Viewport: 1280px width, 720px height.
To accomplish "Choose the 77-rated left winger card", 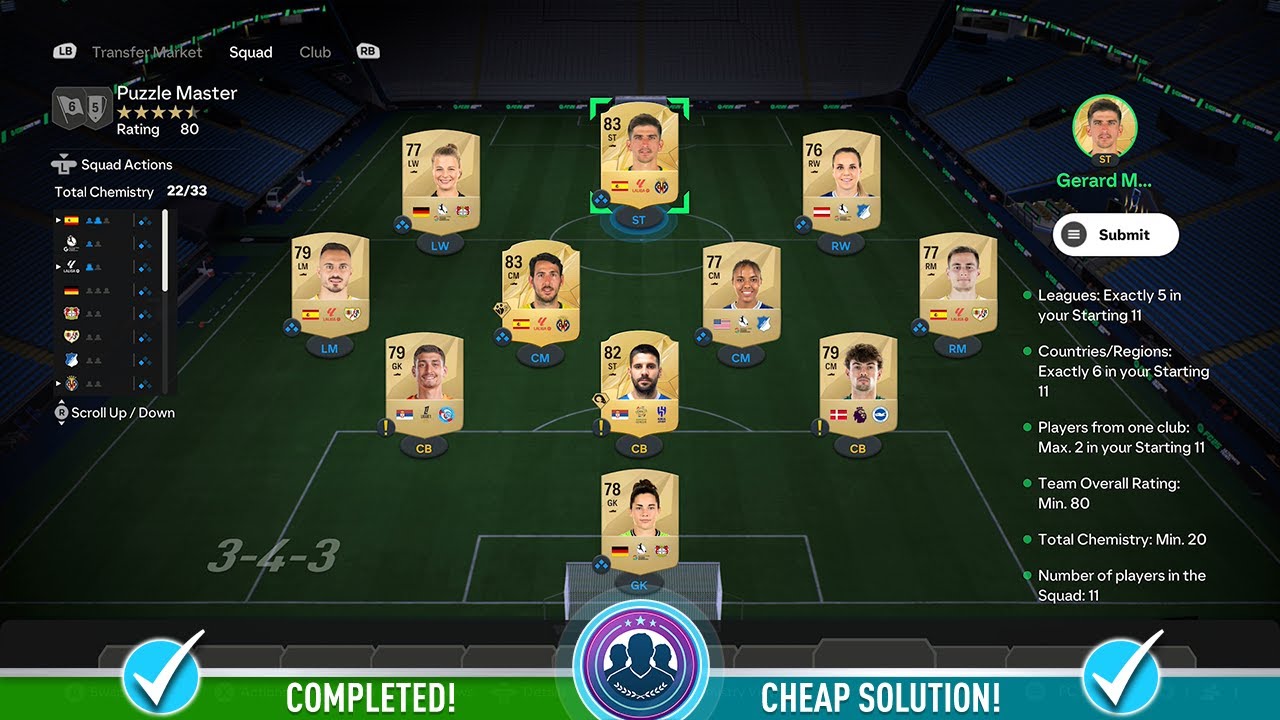I will coord(440,180).
